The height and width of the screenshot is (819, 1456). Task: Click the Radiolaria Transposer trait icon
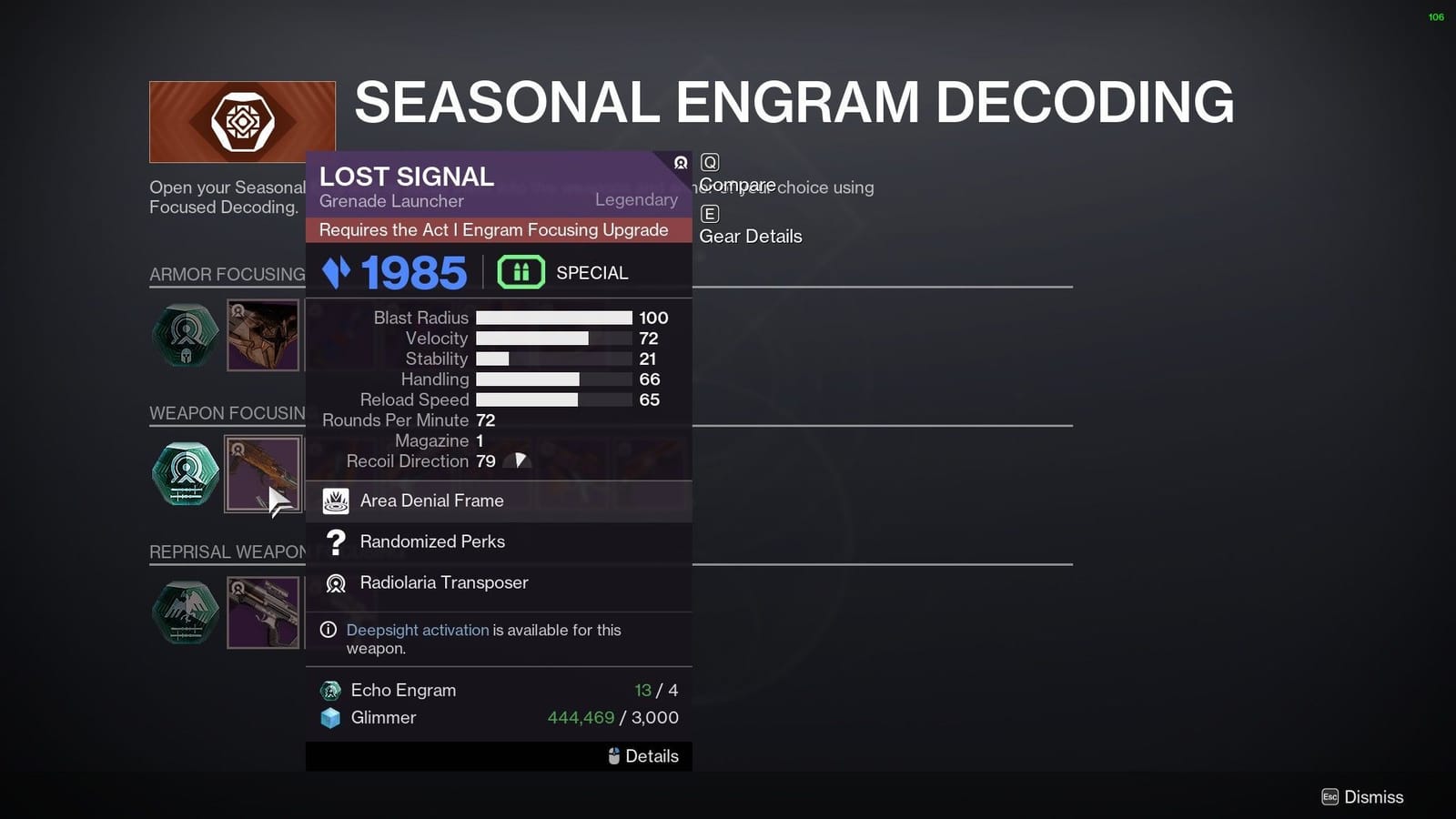[336, 583]
